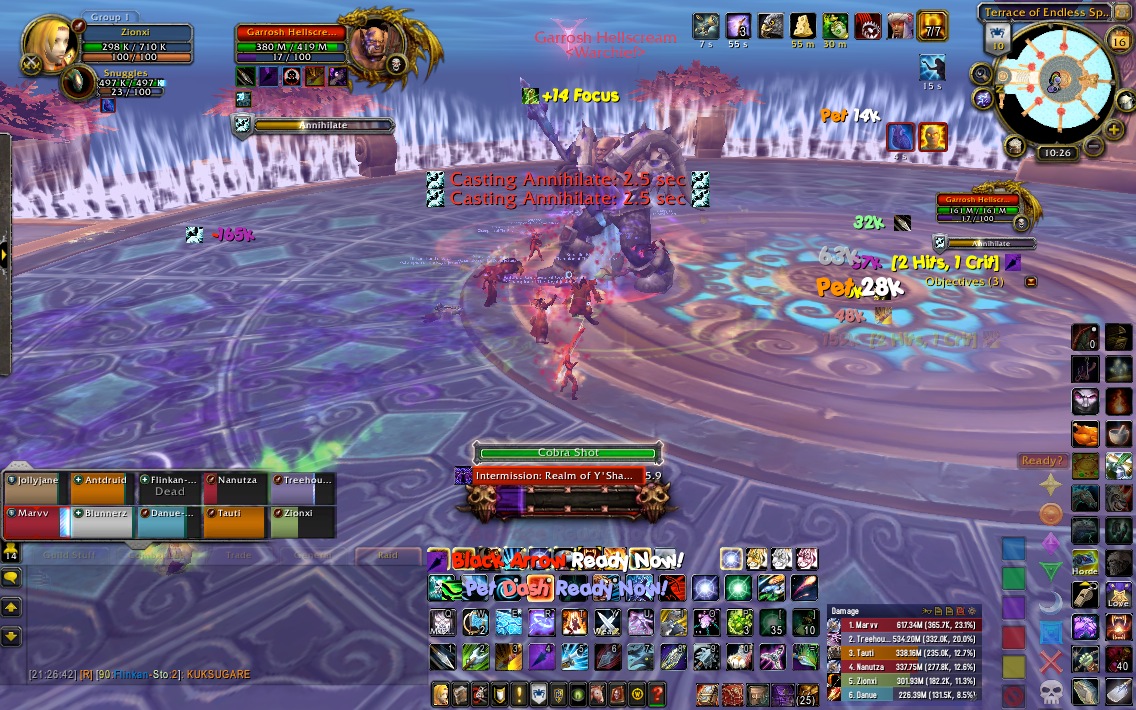Open the red question mark help button
Image resolution: width=1136 pixels, height=710 pixels.
(656, 693)
